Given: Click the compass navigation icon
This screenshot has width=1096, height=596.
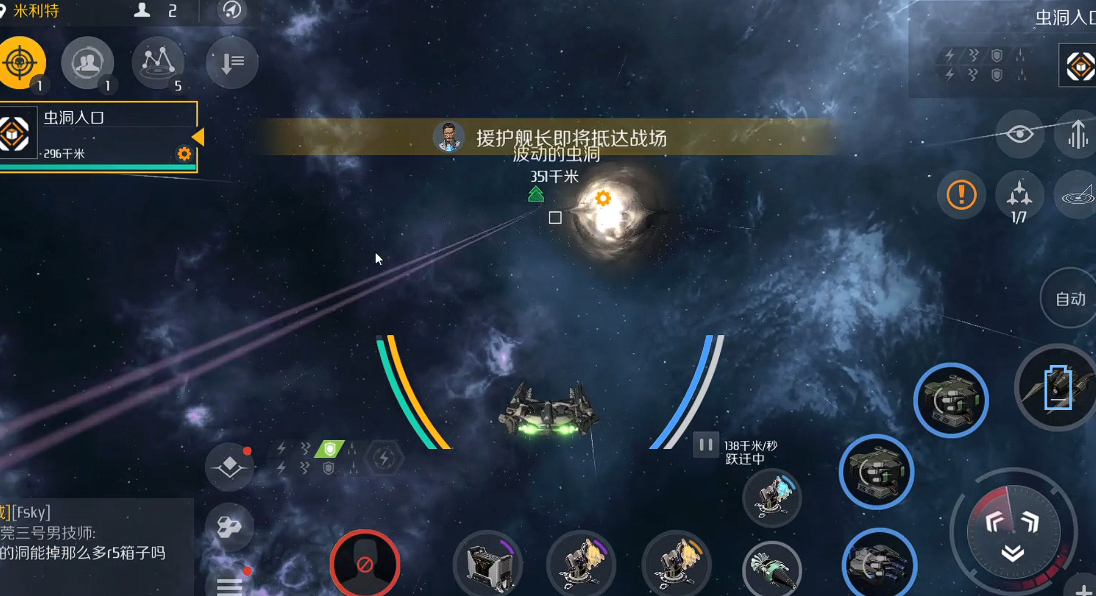Looking at the screenshot, I should click(232, 11).
